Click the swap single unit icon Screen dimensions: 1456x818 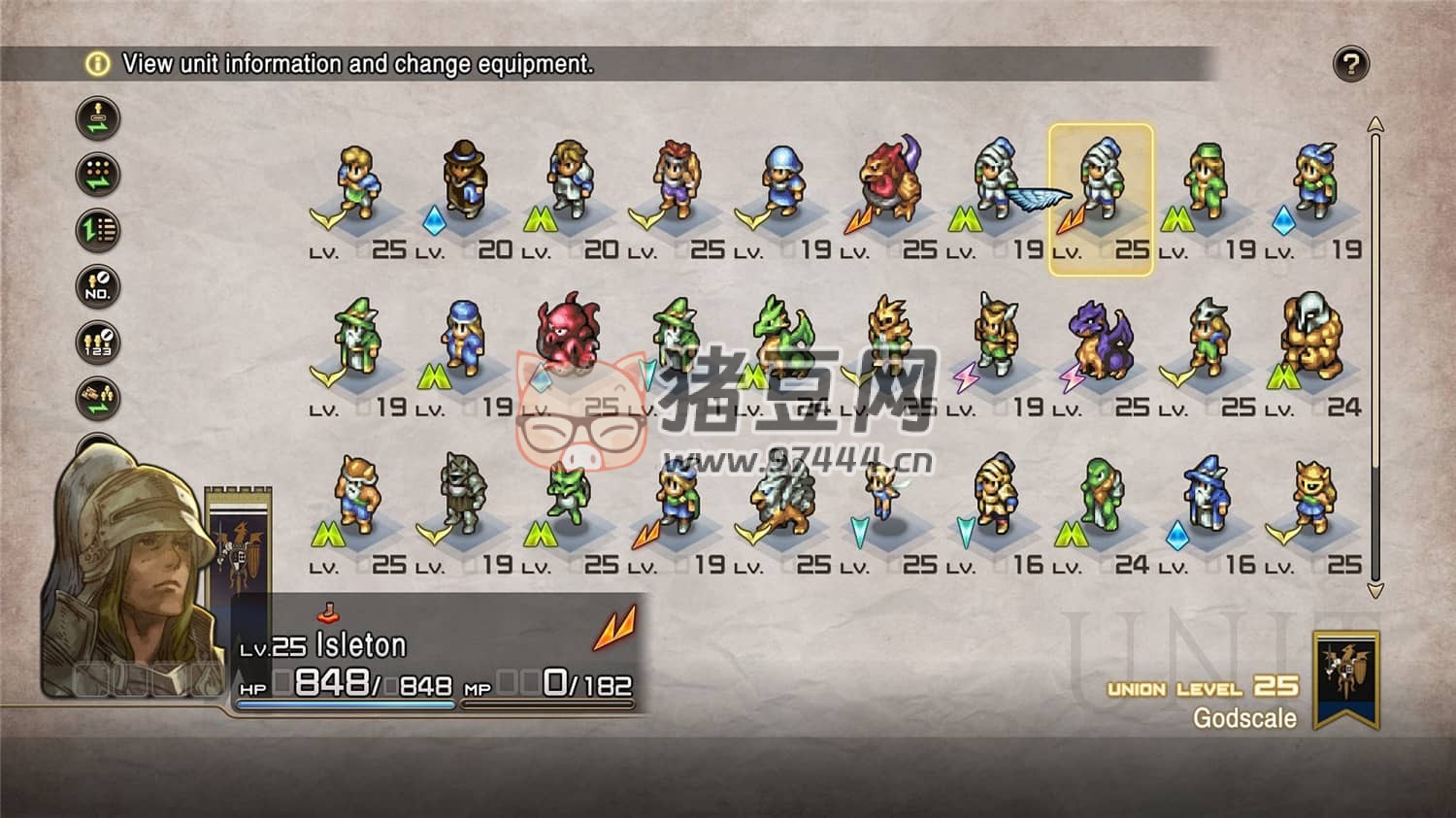[x=98, y=119]
